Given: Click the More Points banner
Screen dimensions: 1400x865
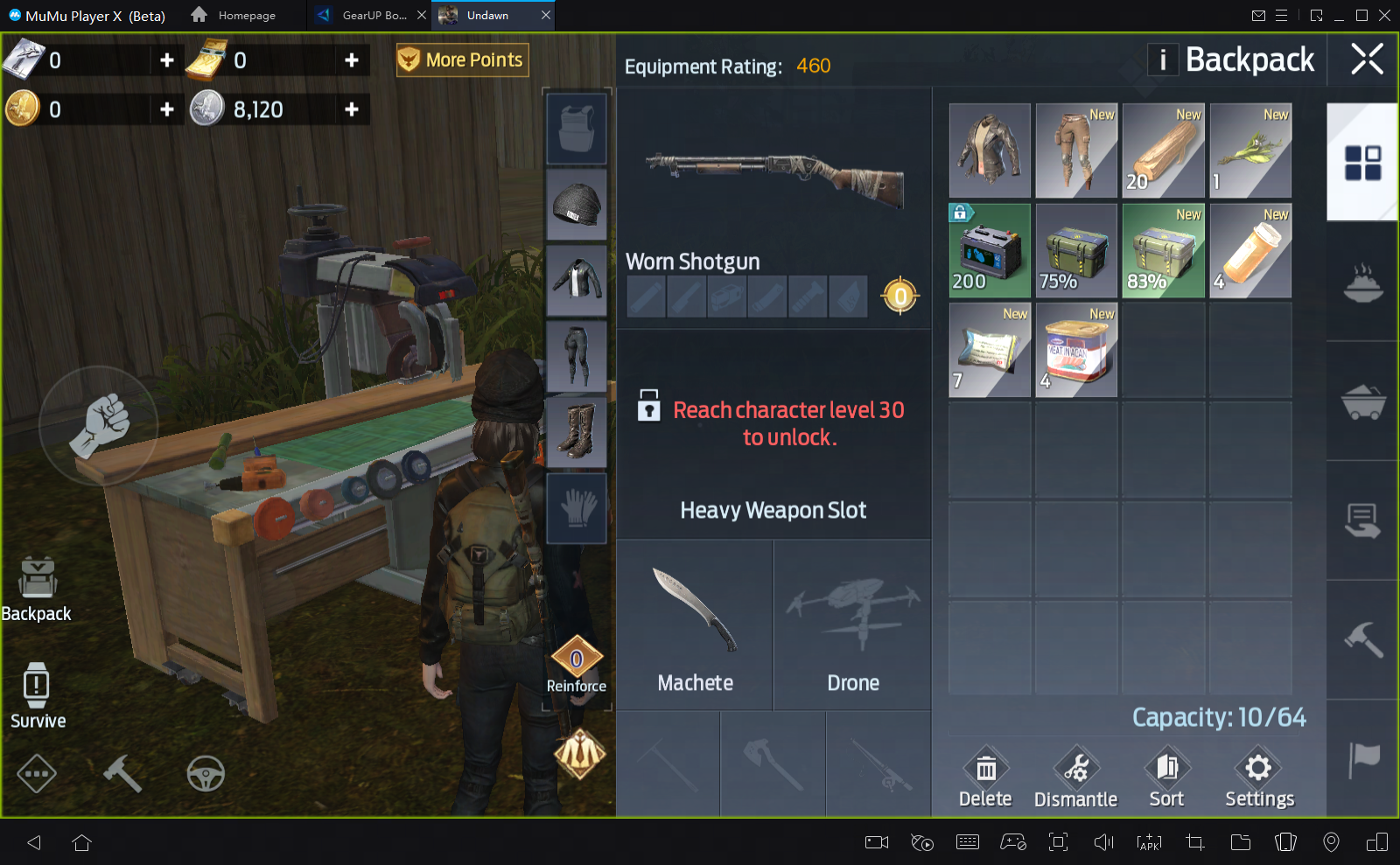Looking at the screenshot, I should tap(462, 59).
